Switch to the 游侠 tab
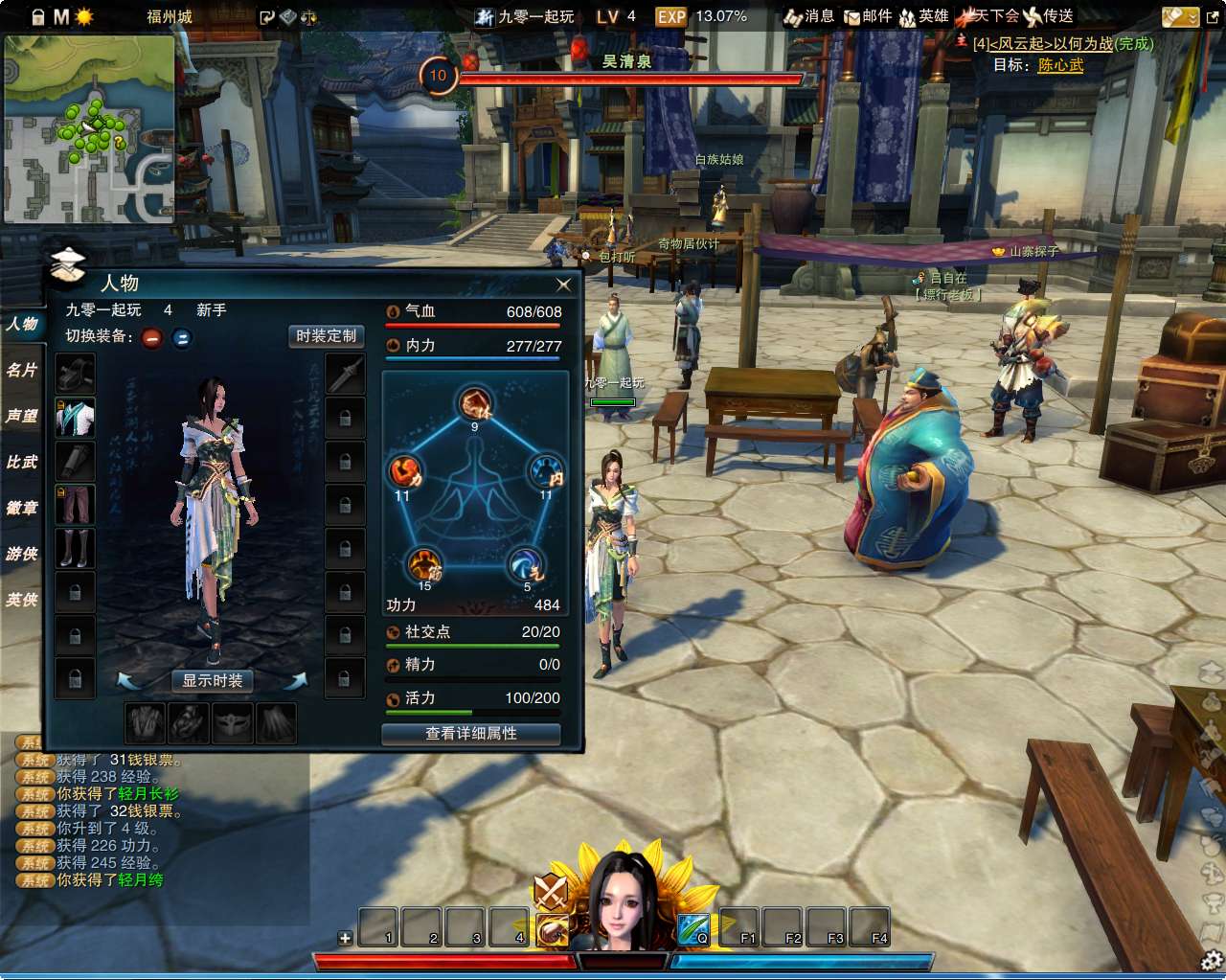Screen dimensions: 1226x980 (x=22, y=554)
